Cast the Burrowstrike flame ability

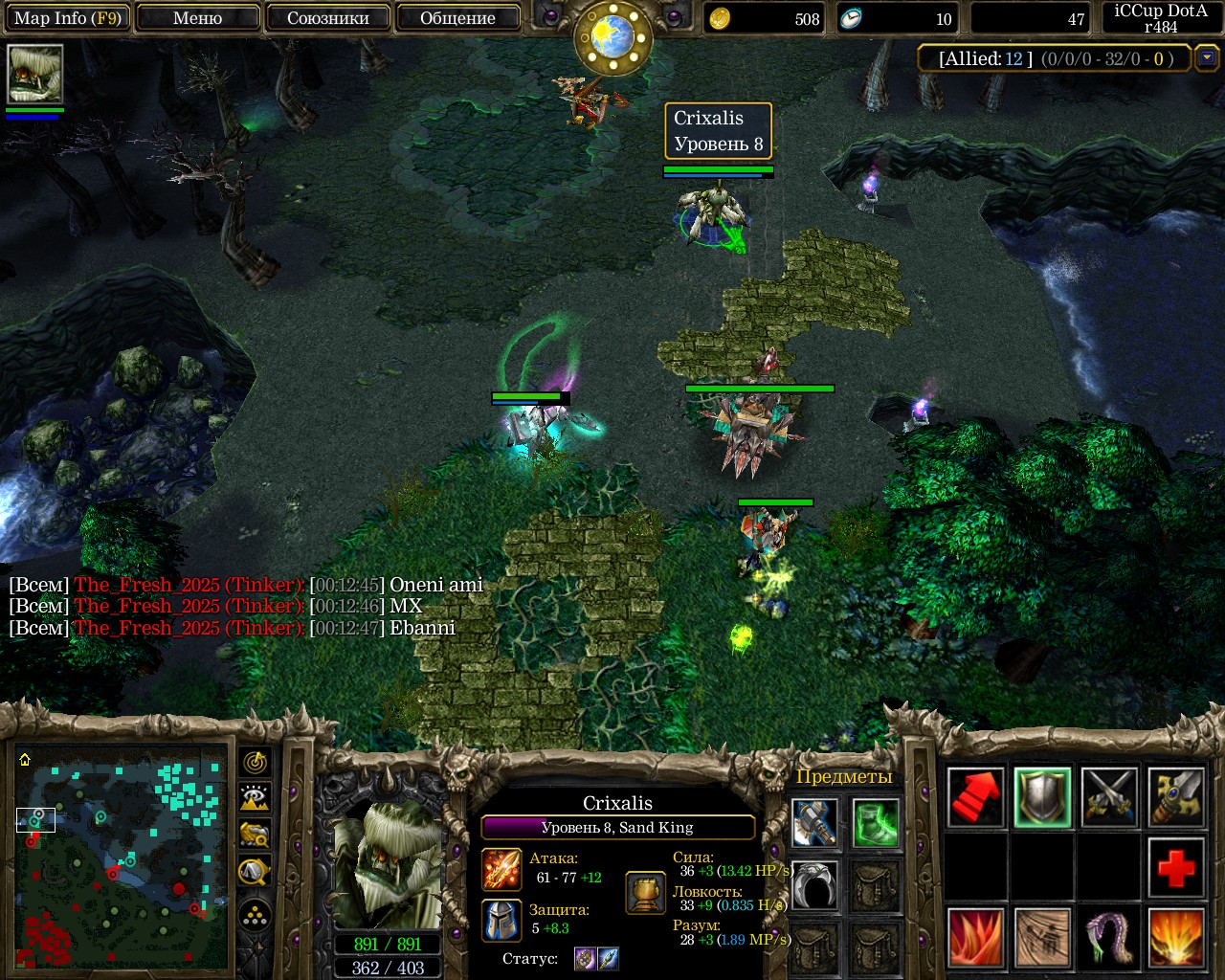[976, 938]
